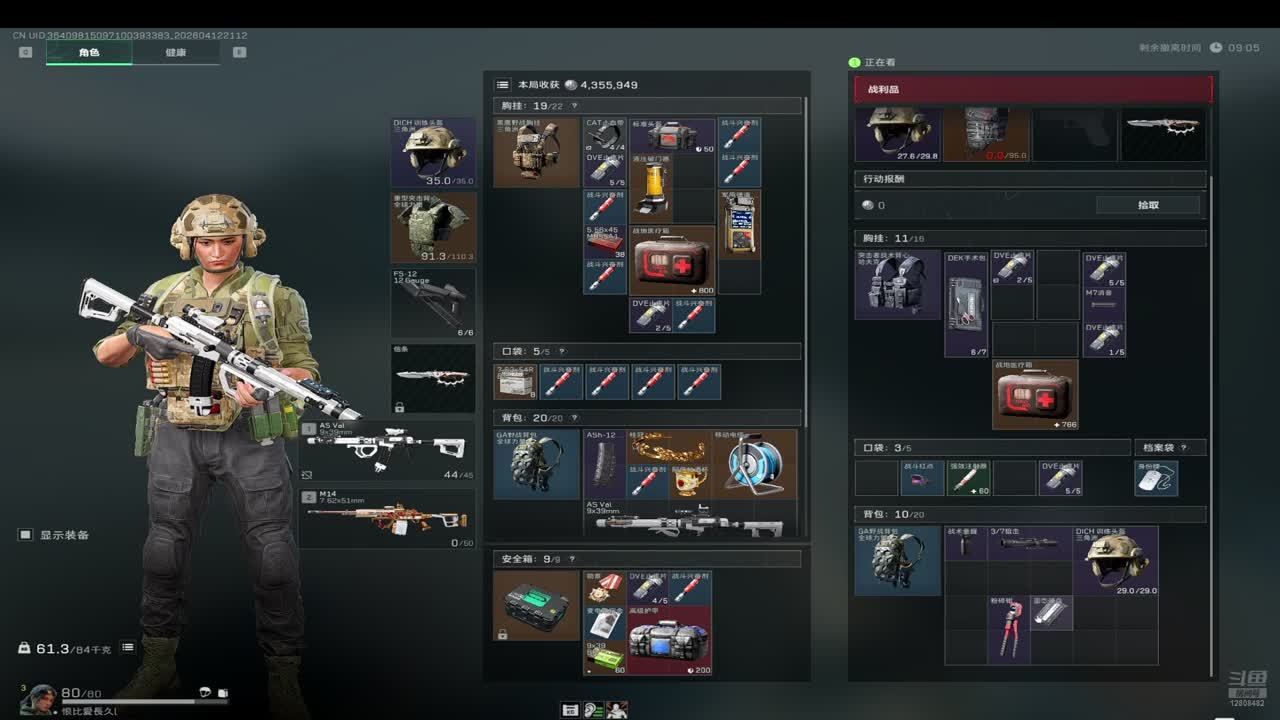Image resolution: width=1280 pixels, height=720 pixels.
Task: Pick the red pipe wrench in loot backpack
Action: coord(1009,629)
